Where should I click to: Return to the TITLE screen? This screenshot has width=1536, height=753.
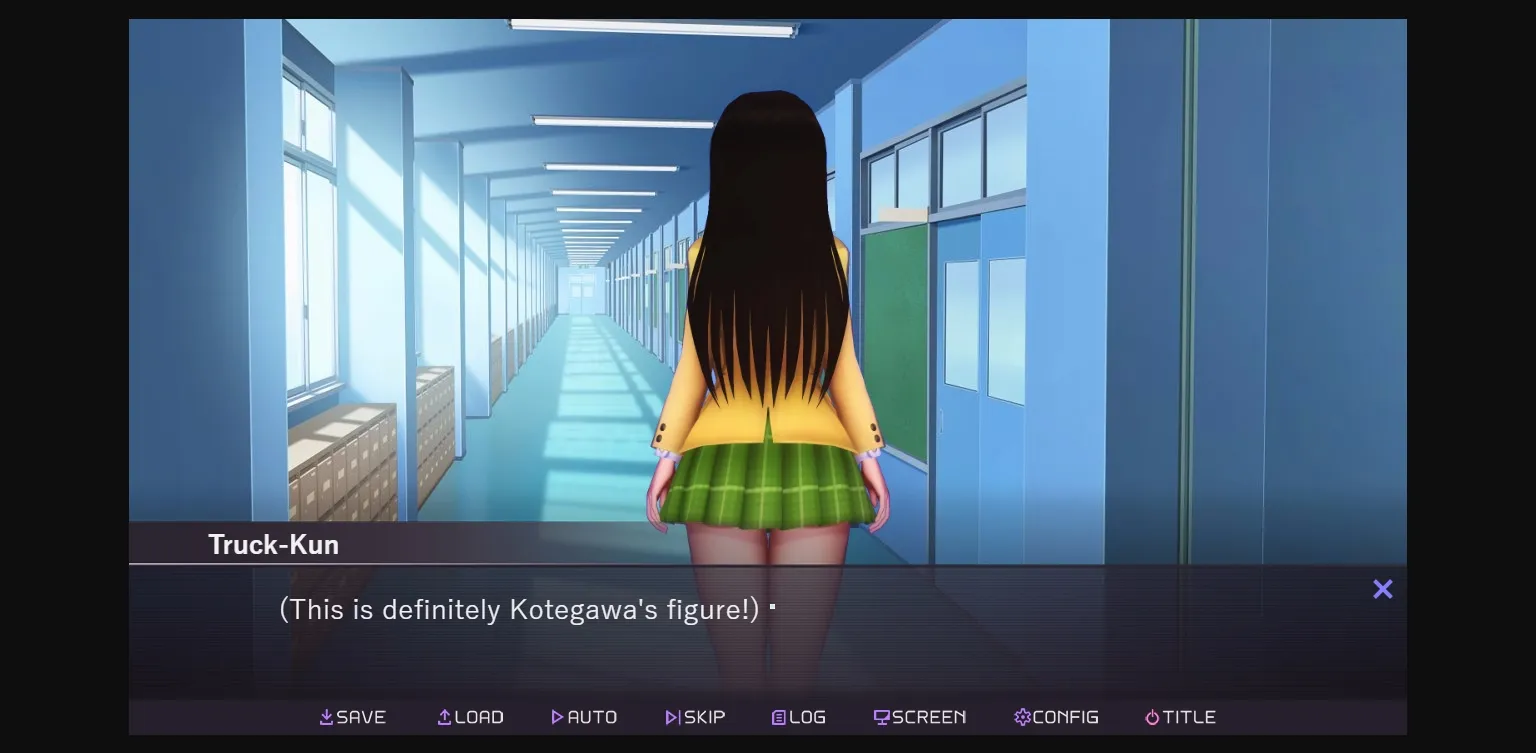(1180, 716)
